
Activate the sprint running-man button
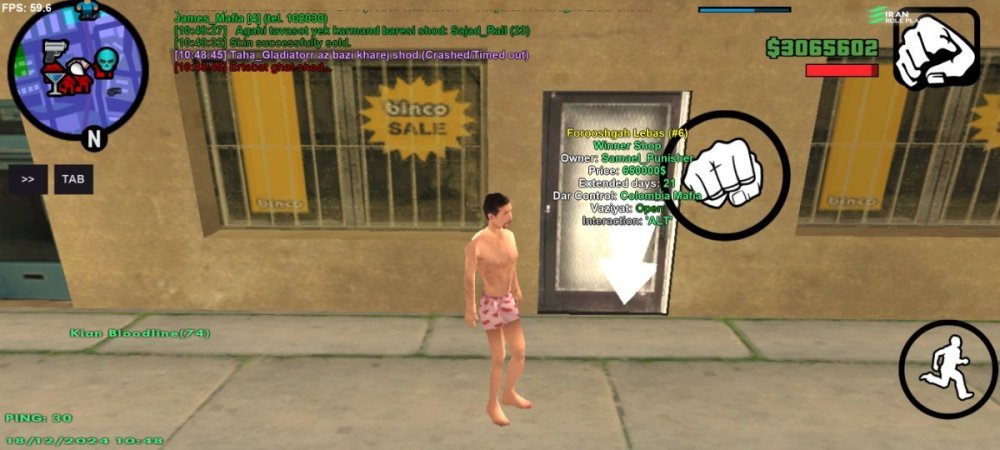947,369
